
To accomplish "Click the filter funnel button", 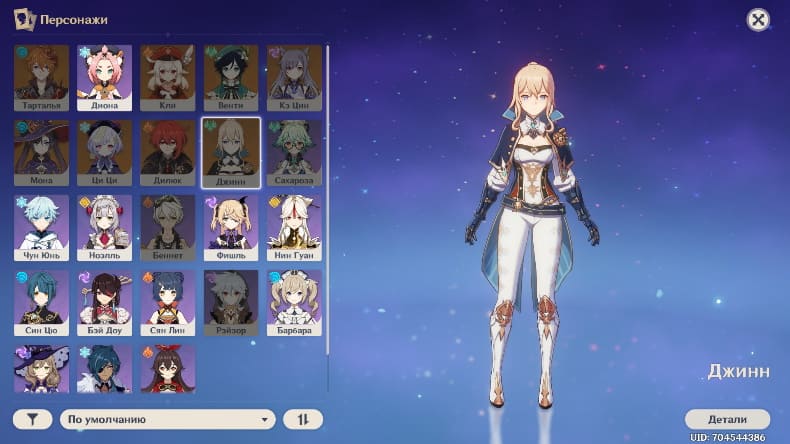I will coord(33,420).
